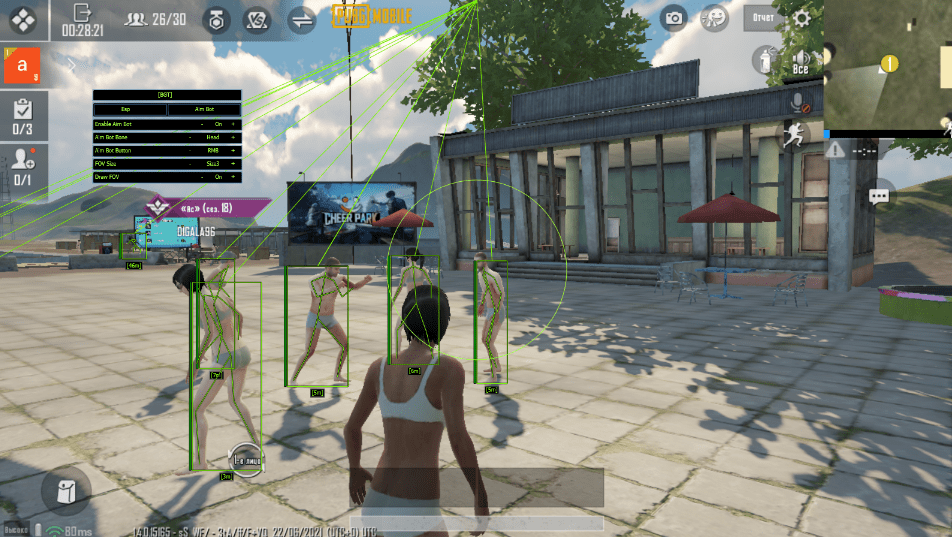Image resolution: width=952 pixels, height=537 pixels.
Task: Open the emote smiley face menu
Action: tap(714, 18)
